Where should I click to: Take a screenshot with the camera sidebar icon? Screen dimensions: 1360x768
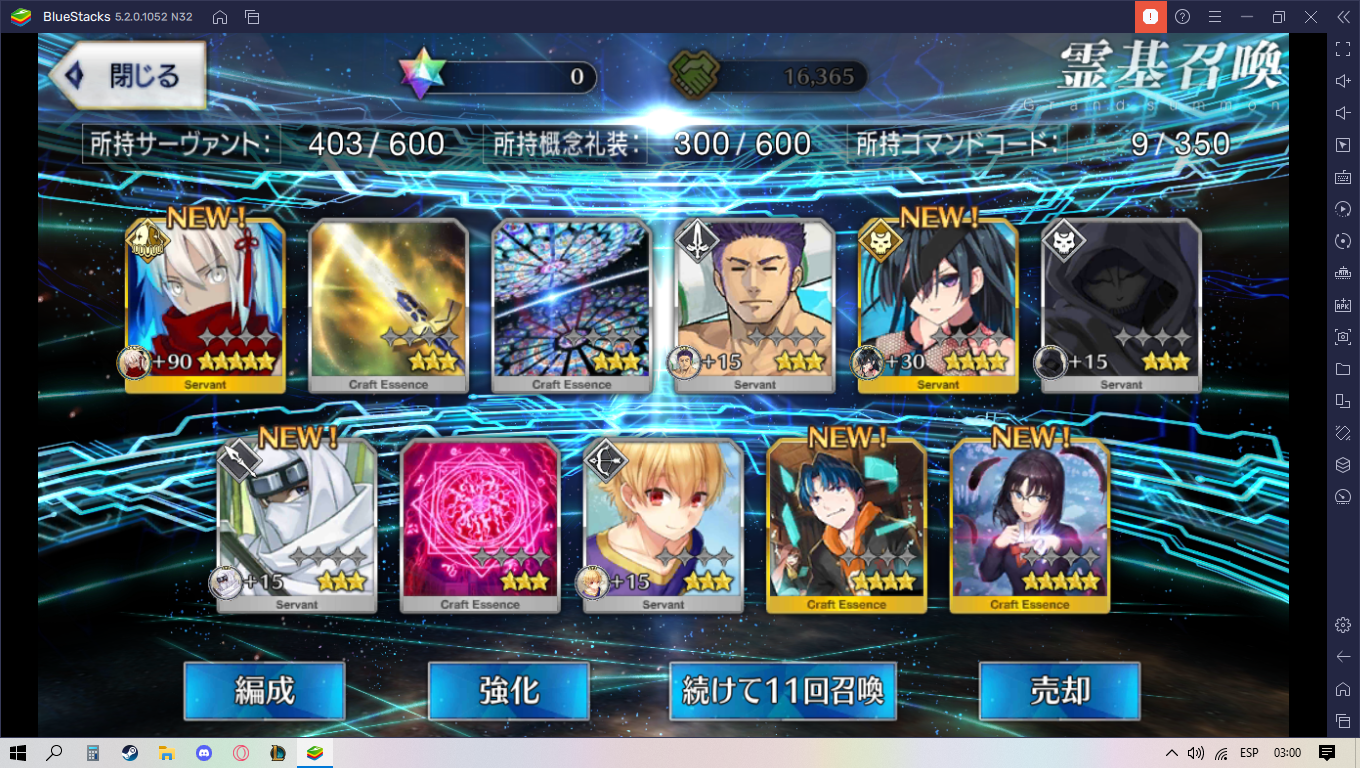(x=1343, y=337)
